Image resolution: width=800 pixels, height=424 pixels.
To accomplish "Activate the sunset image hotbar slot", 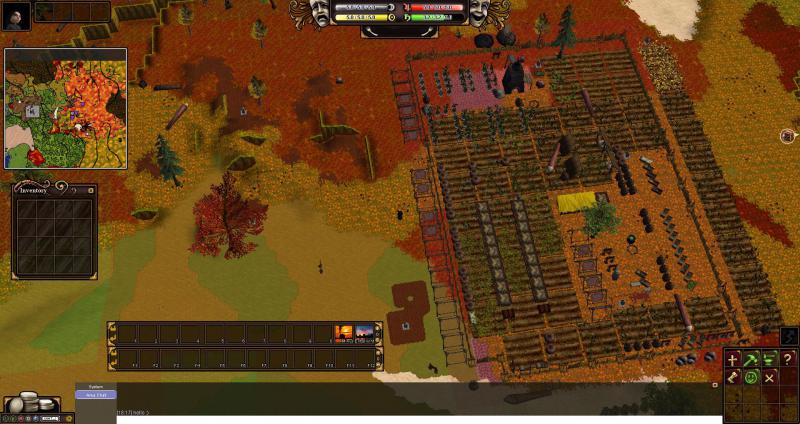I will 343,334.
